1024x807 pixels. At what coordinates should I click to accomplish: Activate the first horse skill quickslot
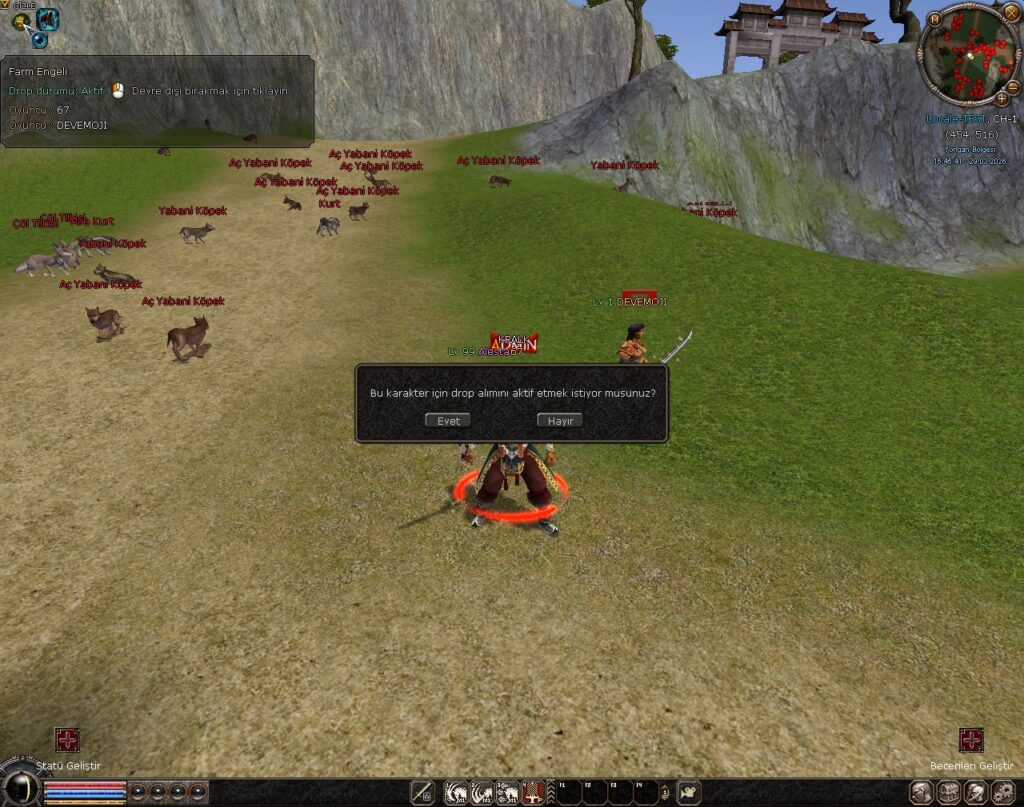click(456, 793)
